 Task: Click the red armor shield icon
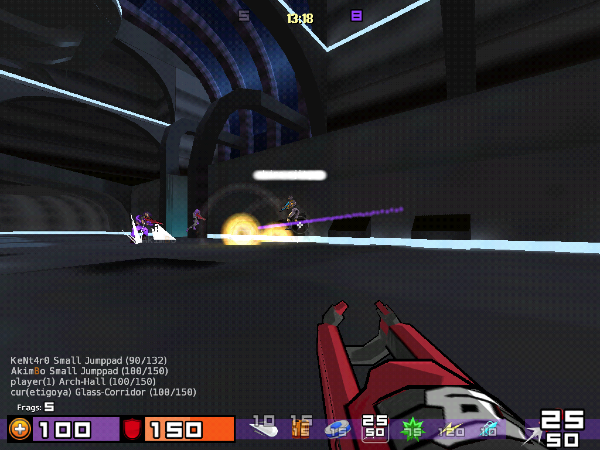(132, 430)
